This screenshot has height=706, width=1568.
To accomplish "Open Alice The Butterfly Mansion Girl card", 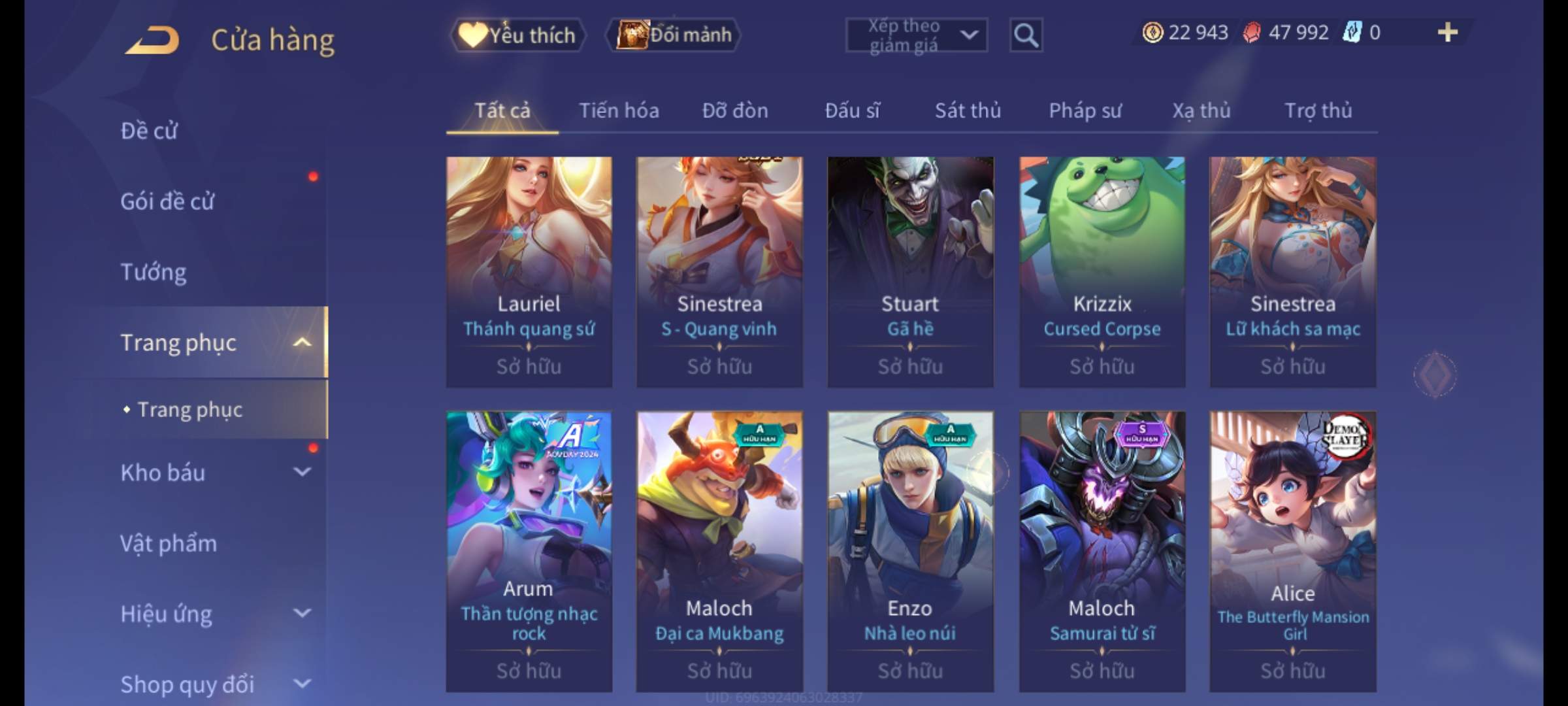I will (1292, 550).
